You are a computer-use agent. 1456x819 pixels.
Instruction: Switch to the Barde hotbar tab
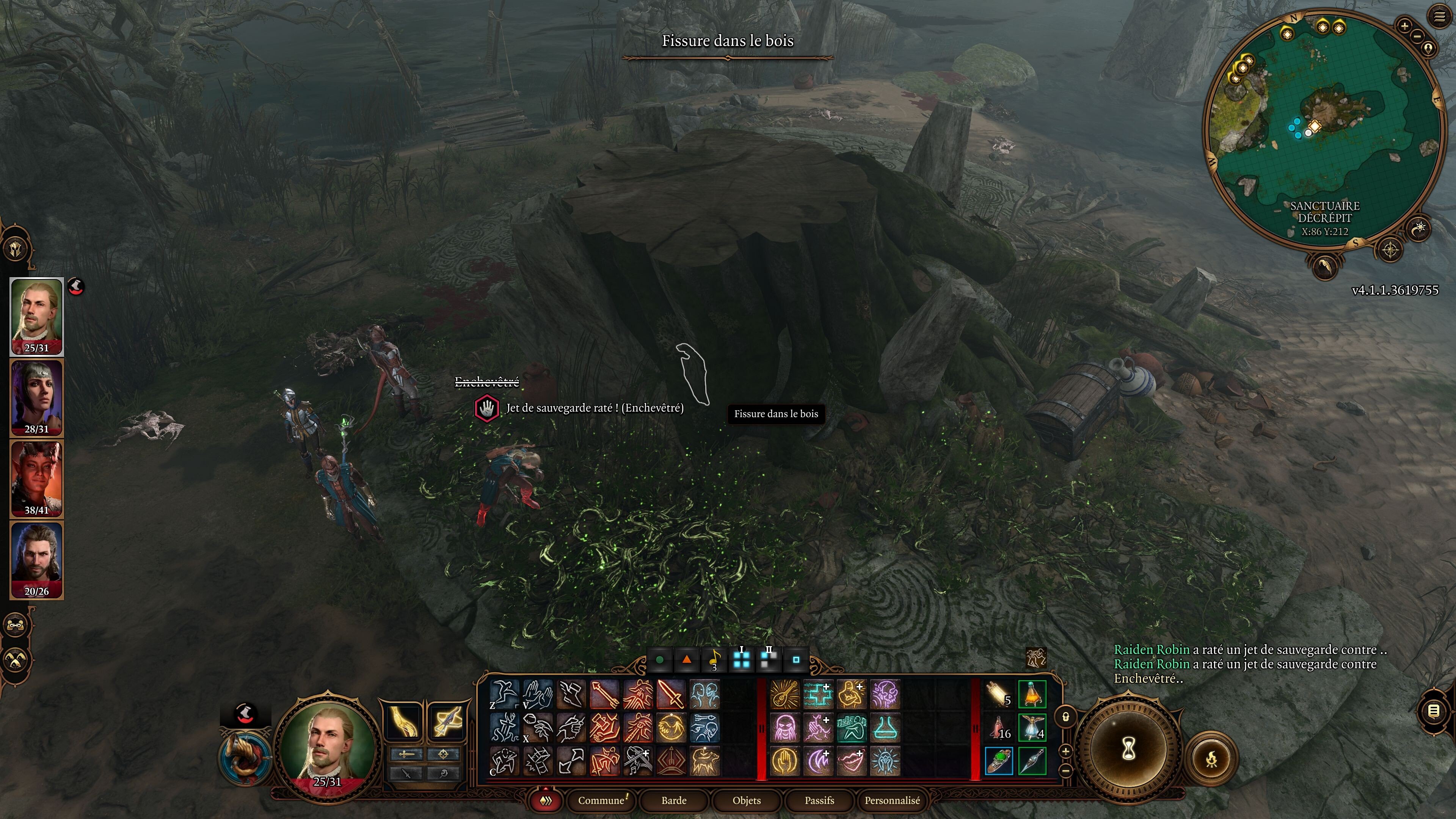[x=674, y=800]
